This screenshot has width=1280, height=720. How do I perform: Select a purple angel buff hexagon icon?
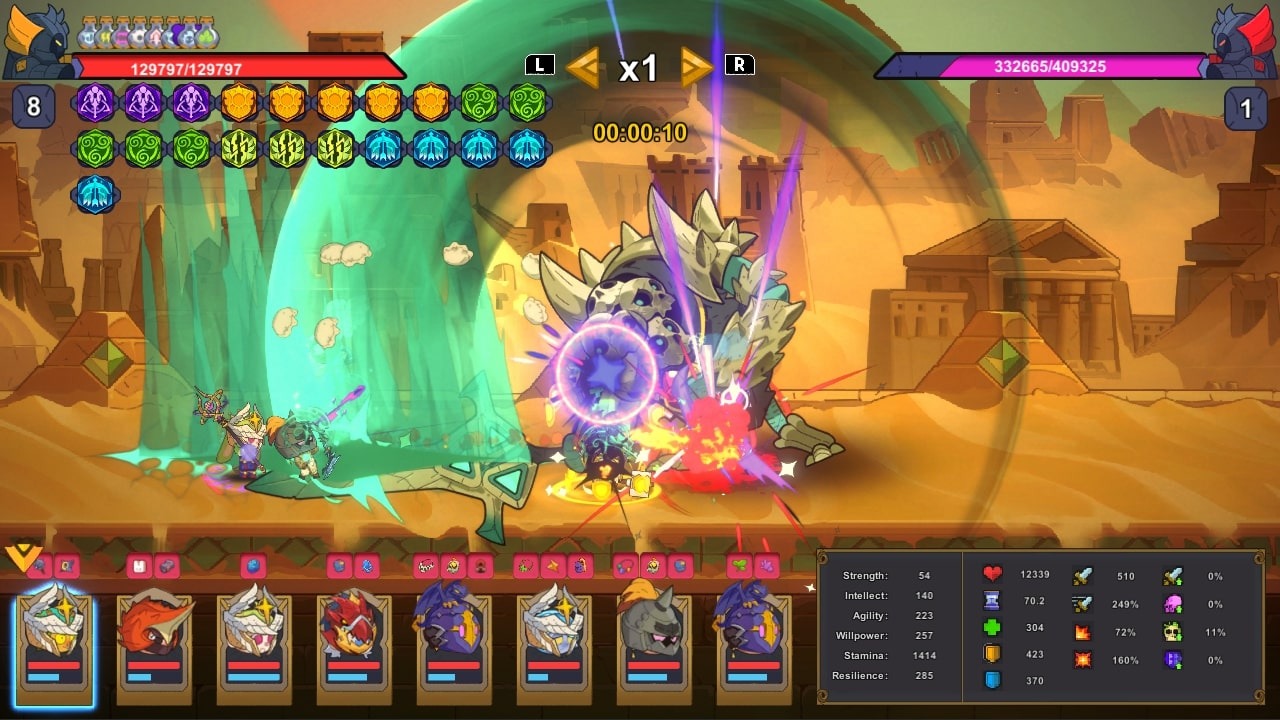[95, 104]
